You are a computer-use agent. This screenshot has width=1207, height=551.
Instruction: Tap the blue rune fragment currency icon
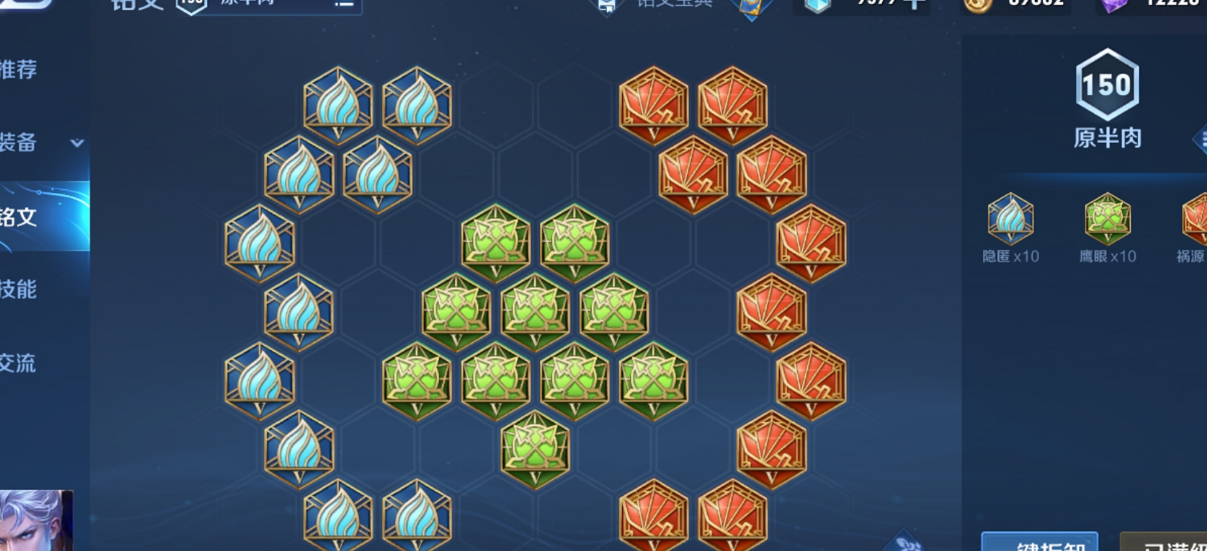pyautogui.click(x=817, y=5)
